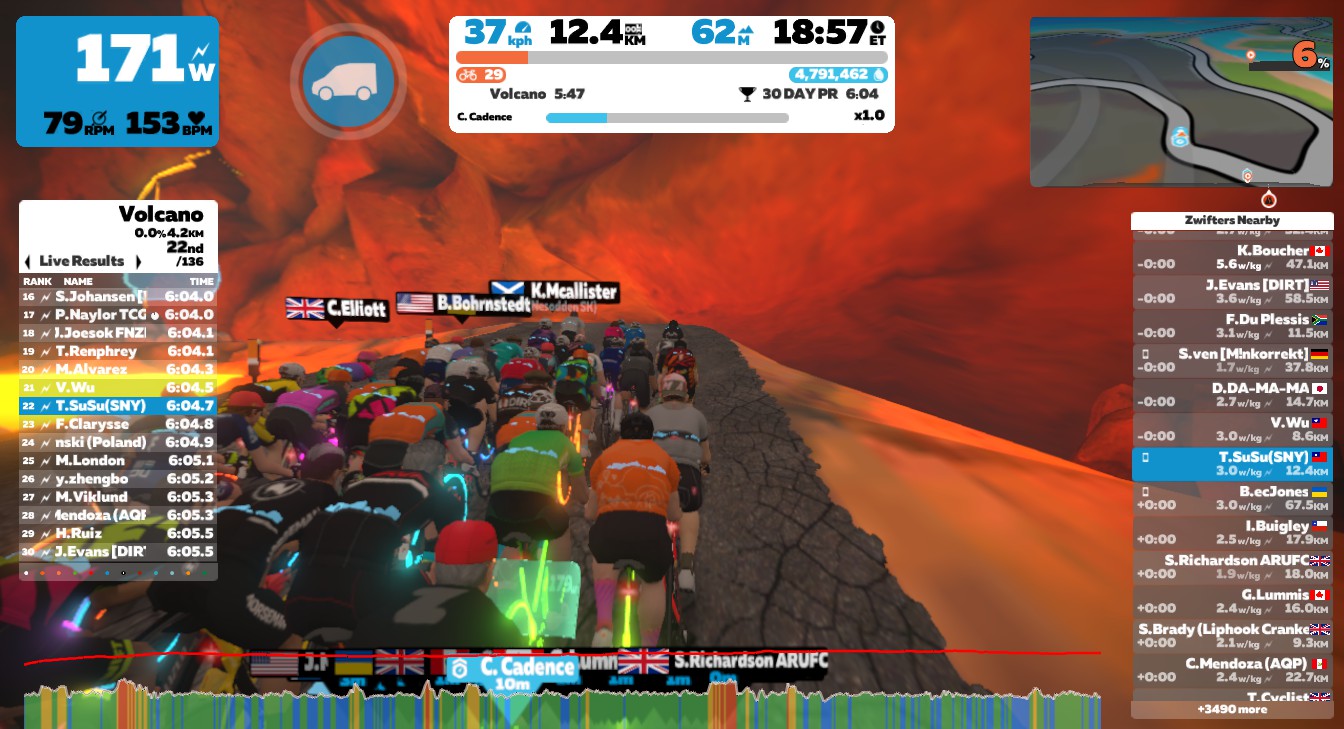
Task: Show previous Live Results page arrow
Action: 28,262
